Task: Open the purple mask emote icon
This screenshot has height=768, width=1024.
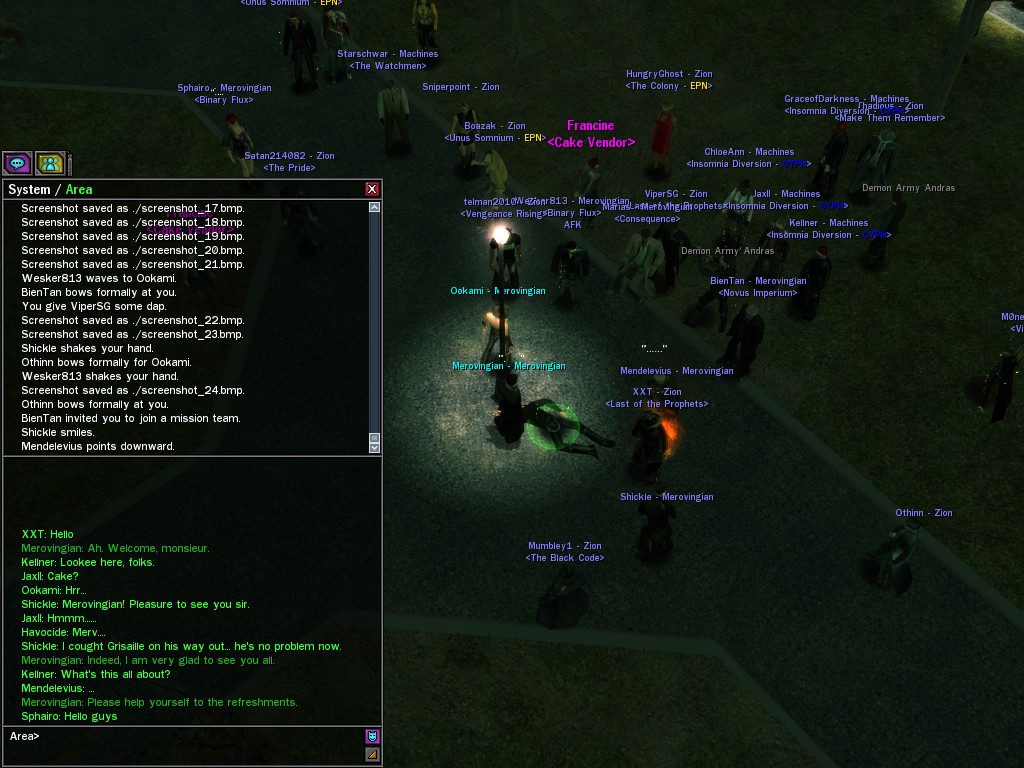Action: (x=372, y=736)
